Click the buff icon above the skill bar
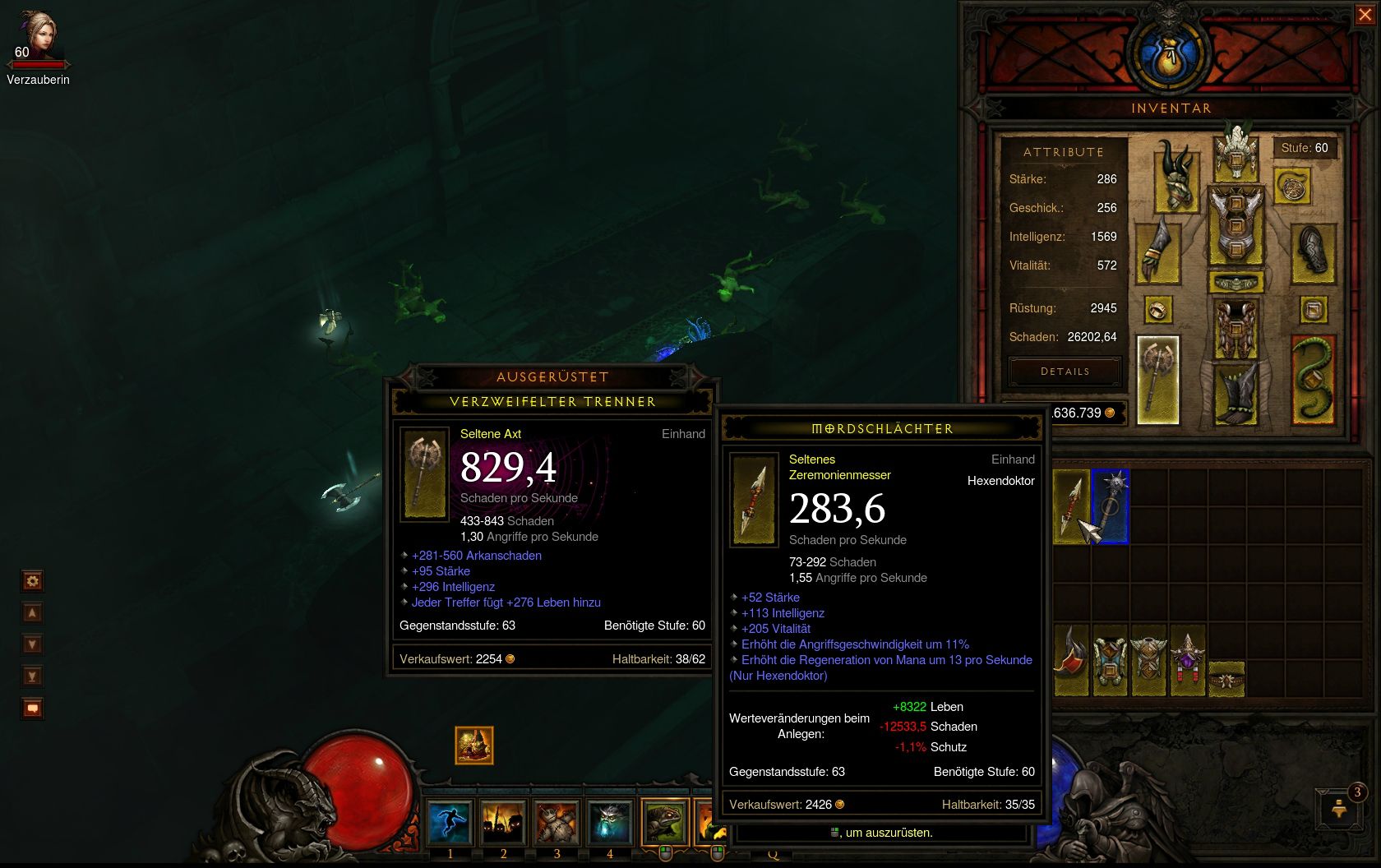Screen dimensions: 1381x868 (474, 746)
